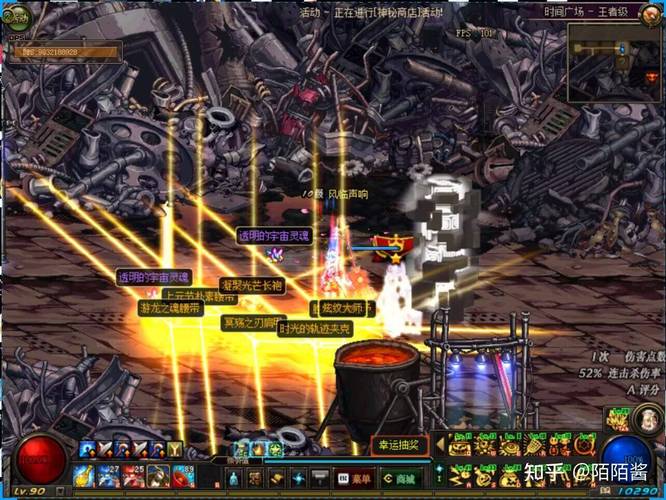Open the 商城 (Shop) button
The width and height of the screenshot is (666, 500).
pos(400,478)
